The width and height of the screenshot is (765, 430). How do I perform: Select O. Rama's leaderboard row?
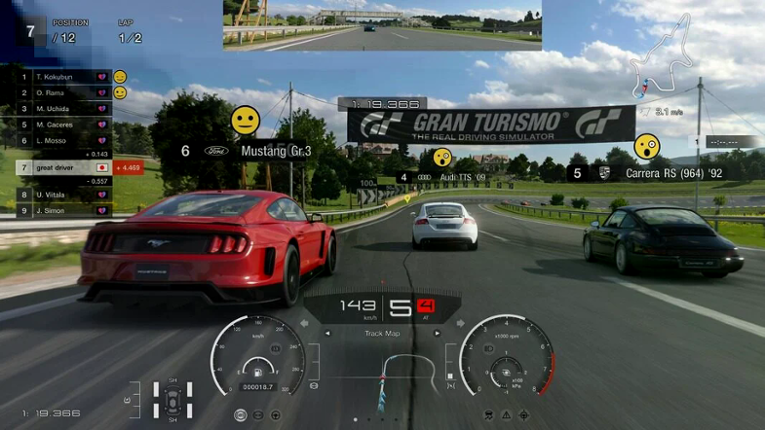[x=62, y=93]
